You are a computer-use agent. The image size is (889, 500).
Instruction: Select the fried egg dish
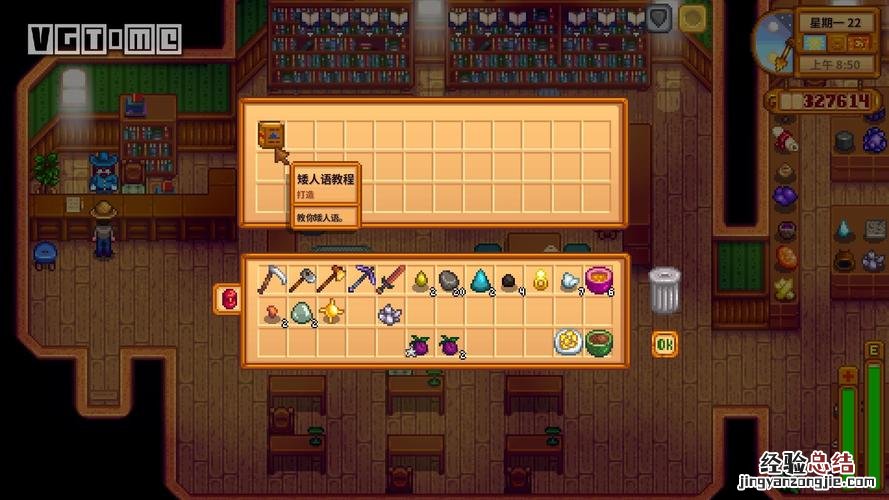point(568,342)
